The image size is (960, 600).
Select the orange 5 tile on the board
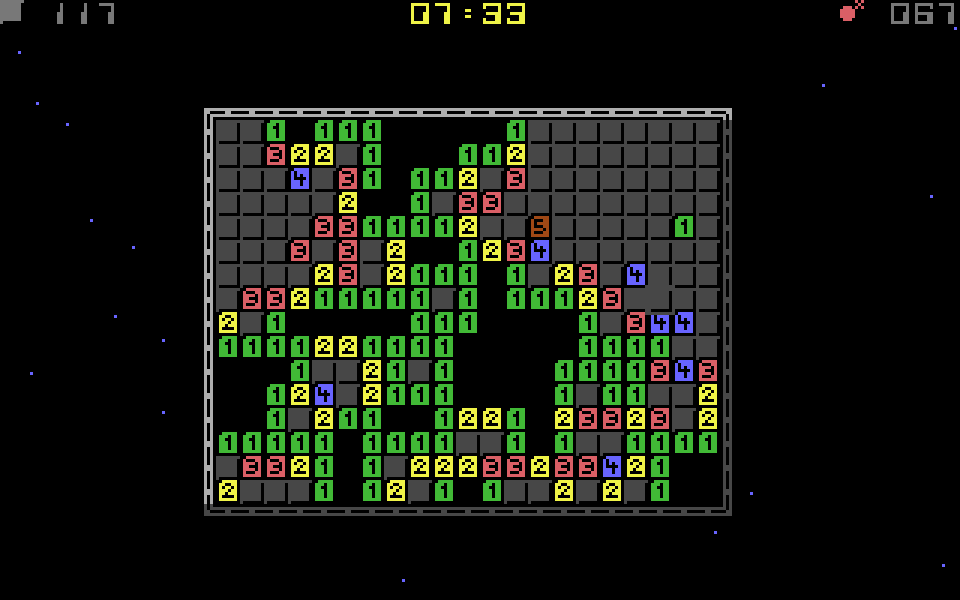pos(540,226)
